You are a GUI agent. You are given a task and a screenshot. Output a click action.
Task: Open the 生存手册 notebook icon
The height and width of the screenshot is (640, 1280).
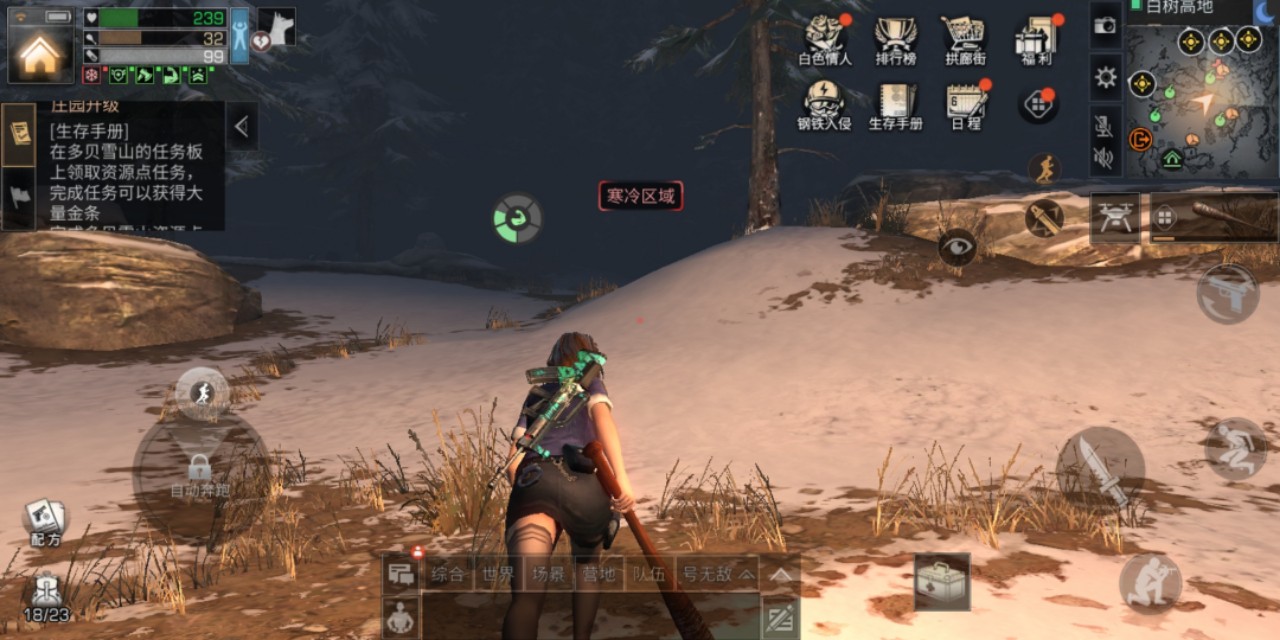tap(895, 103)
